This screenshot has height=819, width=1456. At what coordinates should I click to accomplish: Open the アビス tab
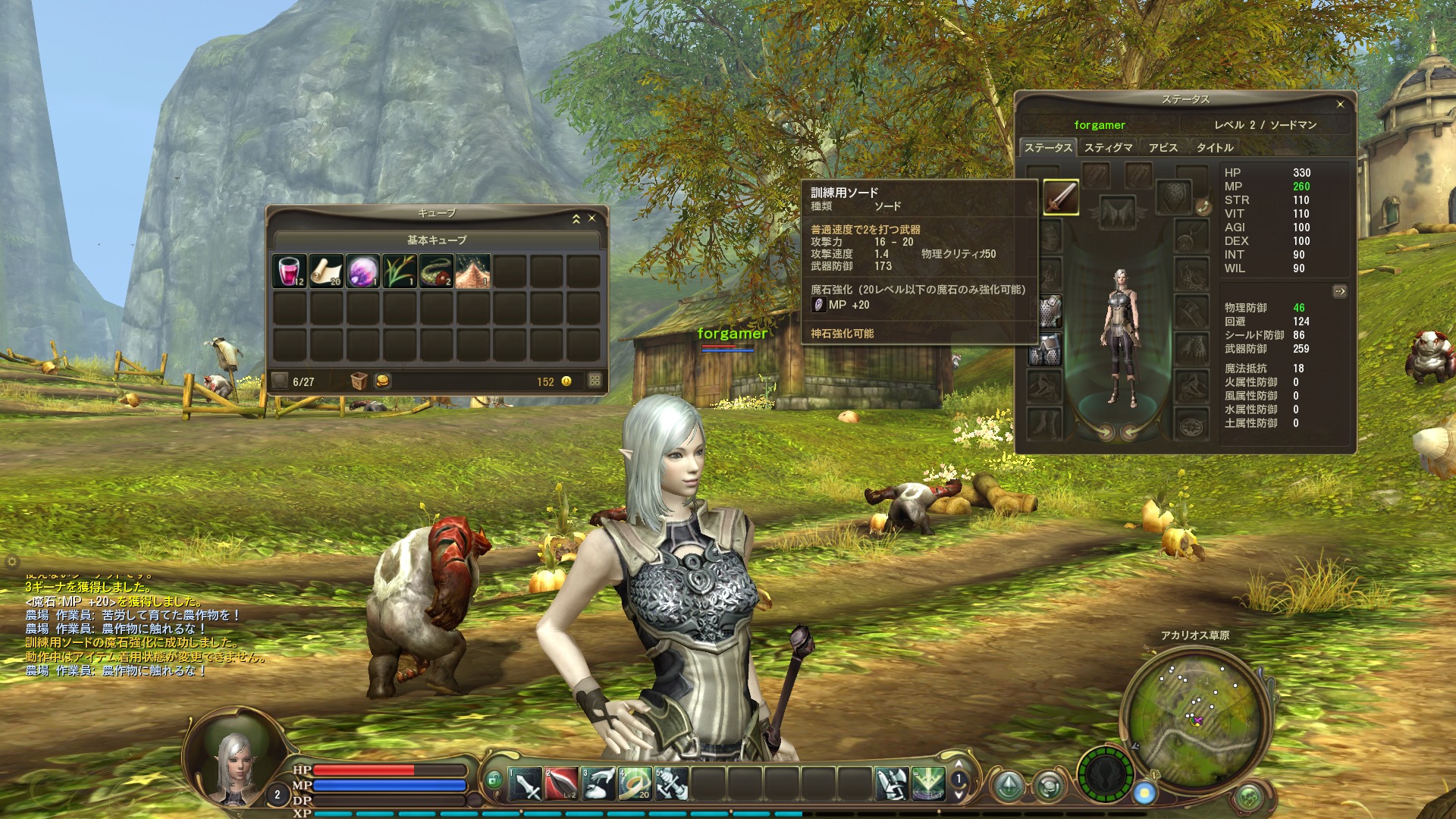click(1163, 148)
